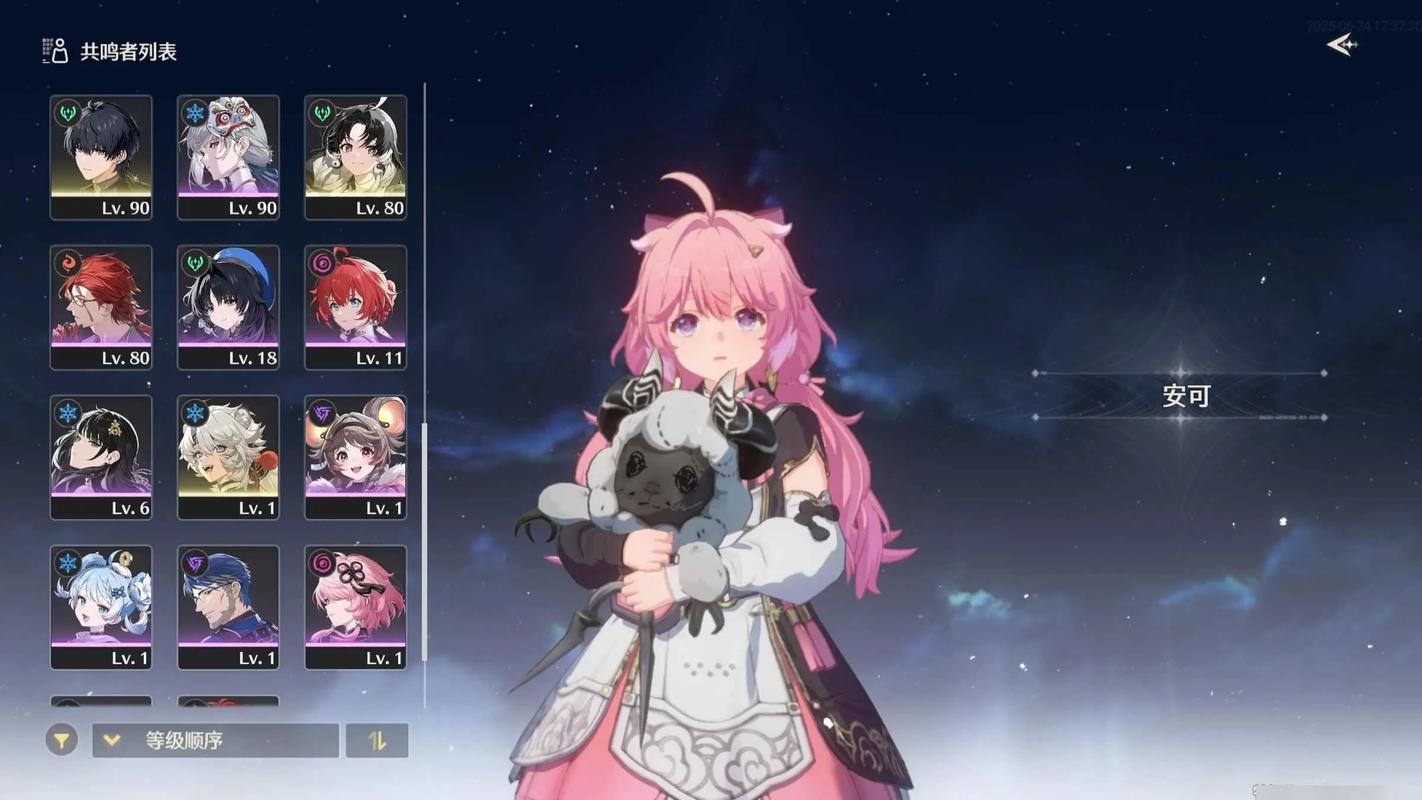Choose the light-blue-haired girl portrait
Screen dimensions: 1422x800
tap(101, 607)
